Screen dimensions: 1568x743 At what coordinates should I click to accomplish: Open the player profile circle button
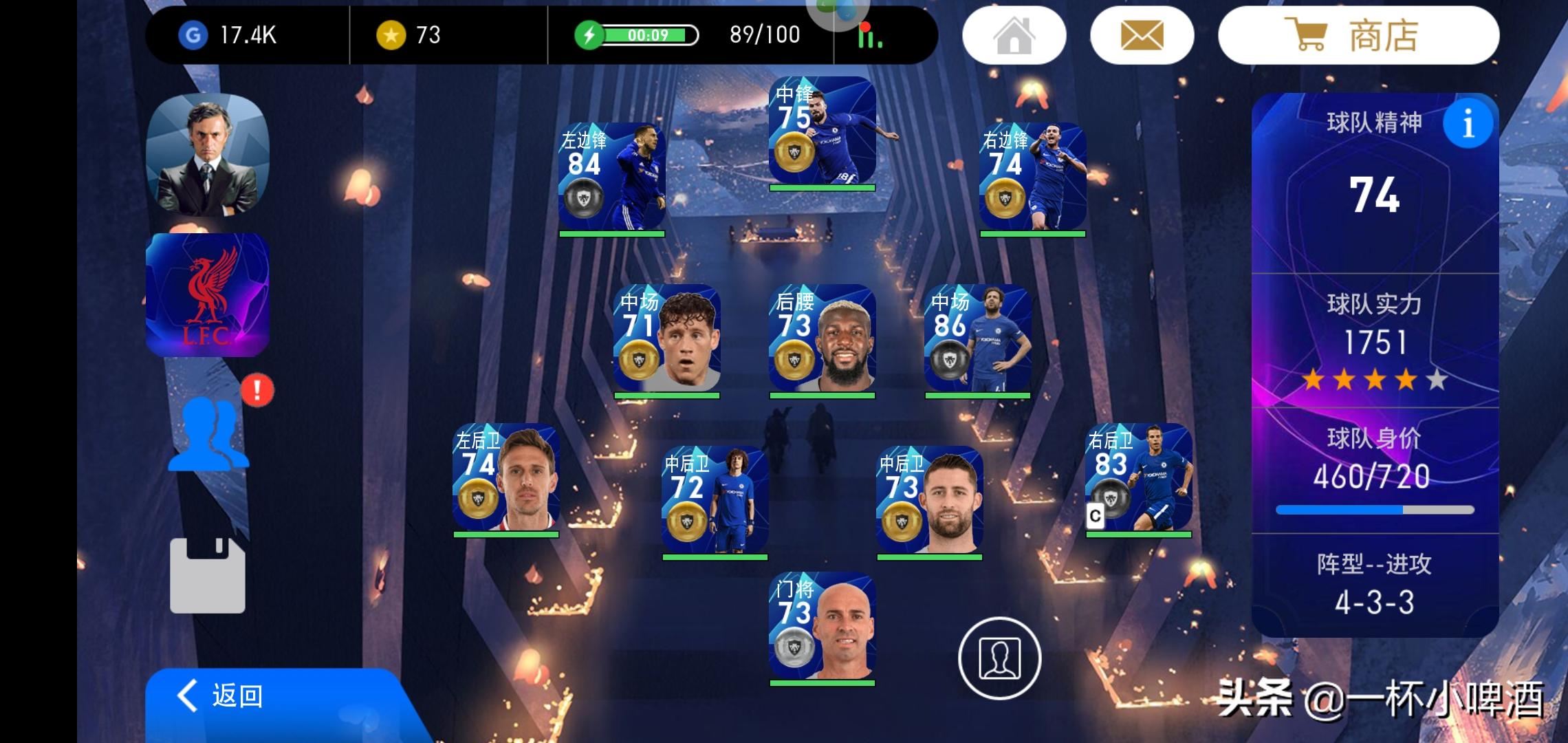999,658
